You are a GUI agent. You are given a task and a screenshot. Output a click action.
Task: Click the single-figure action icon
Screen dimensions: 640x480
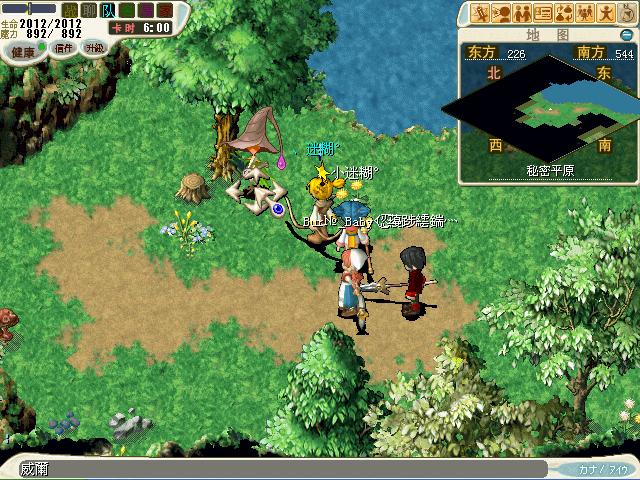point(606,13)
